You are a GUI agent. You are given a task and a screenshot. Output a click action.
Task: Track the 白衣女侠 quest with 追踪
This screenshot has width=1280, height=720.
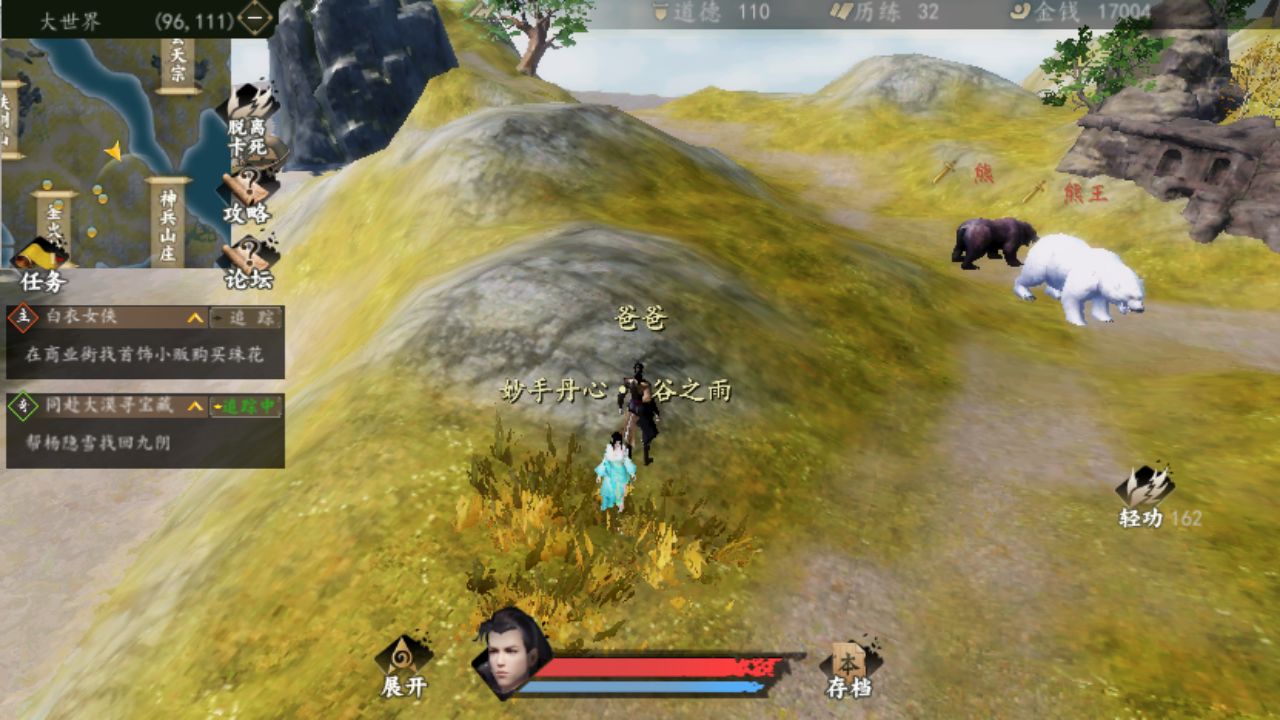[246, 318]
